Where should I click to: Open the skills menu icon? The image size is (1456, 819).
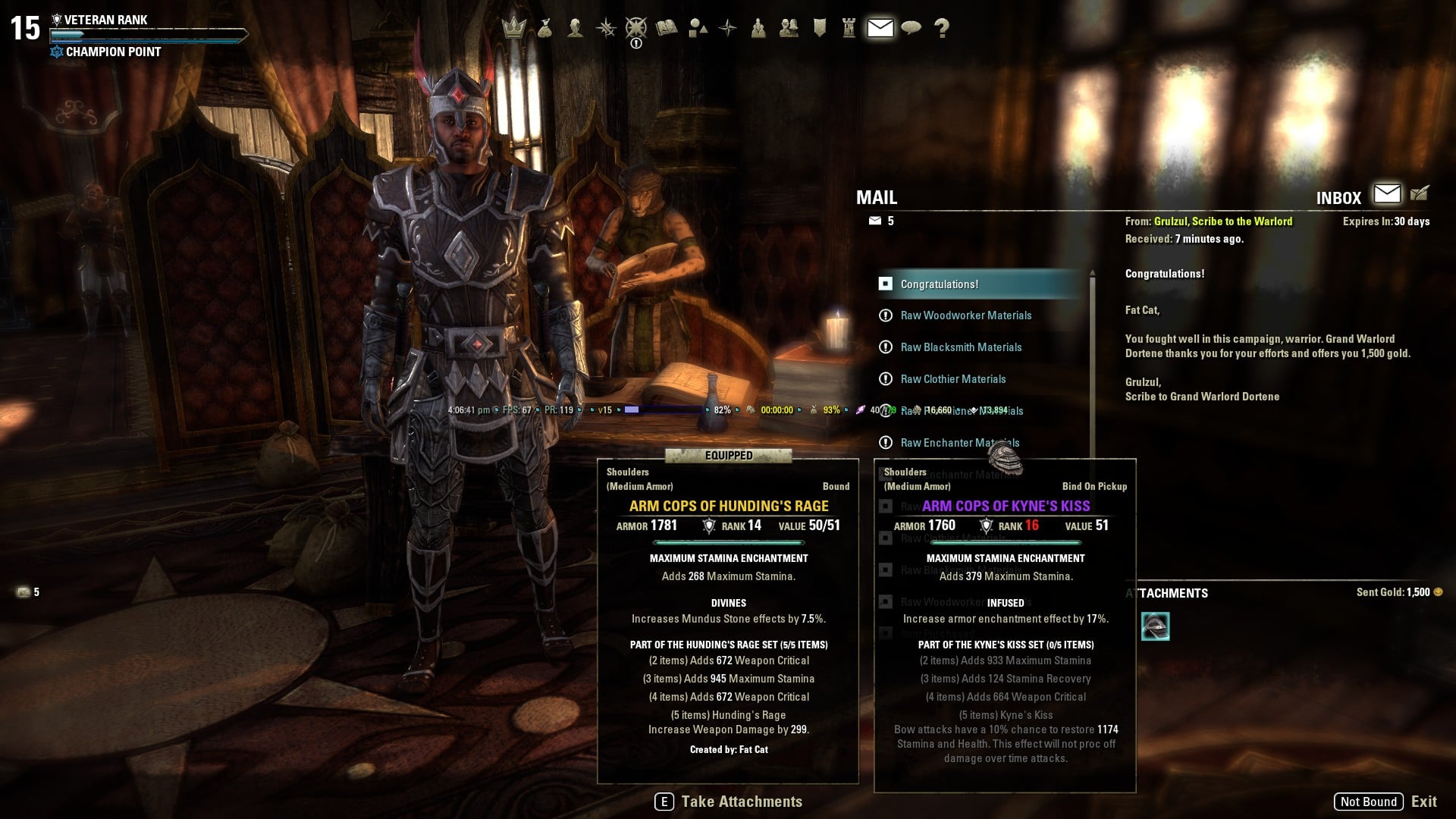click(x=606, y=28)
